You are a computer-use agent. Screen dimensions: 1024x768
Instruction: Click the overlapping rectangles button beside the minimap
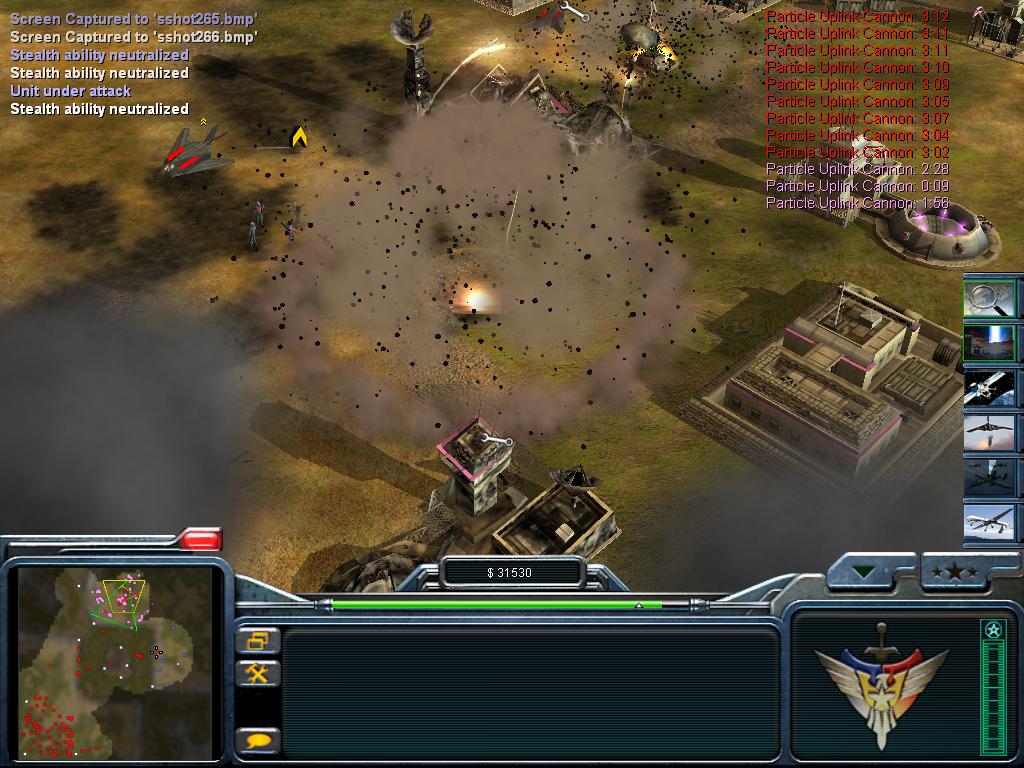coord(258,640)
